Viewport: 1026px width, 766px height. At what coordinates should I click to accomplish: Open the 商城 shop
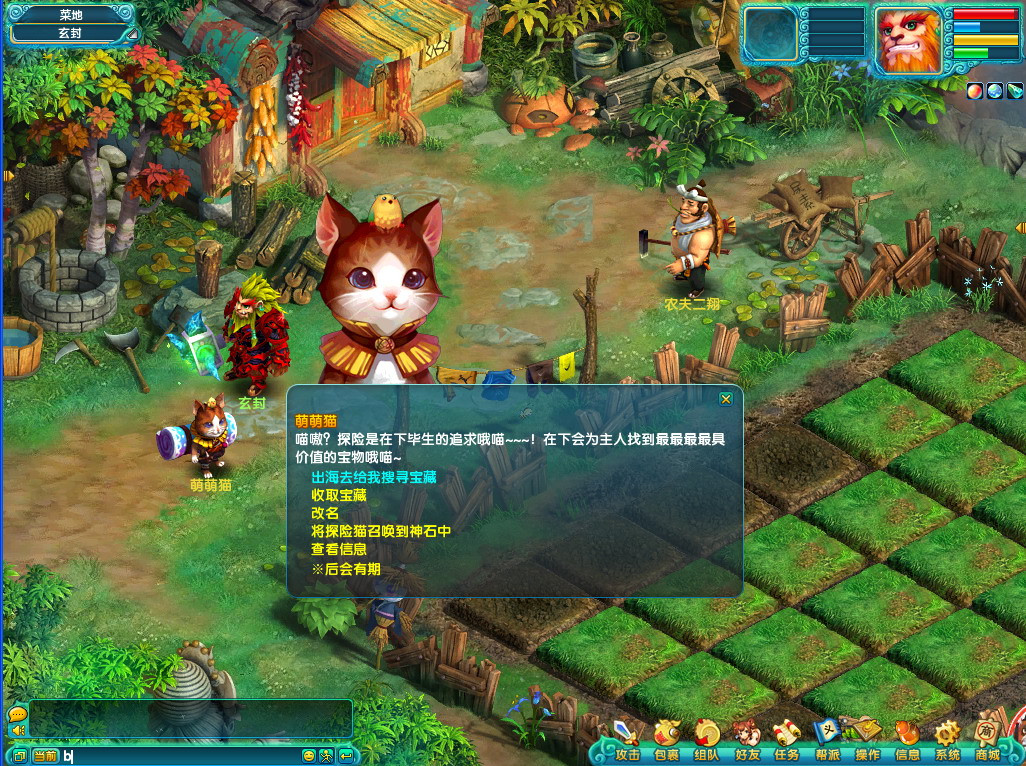click(x=987, y=741)
